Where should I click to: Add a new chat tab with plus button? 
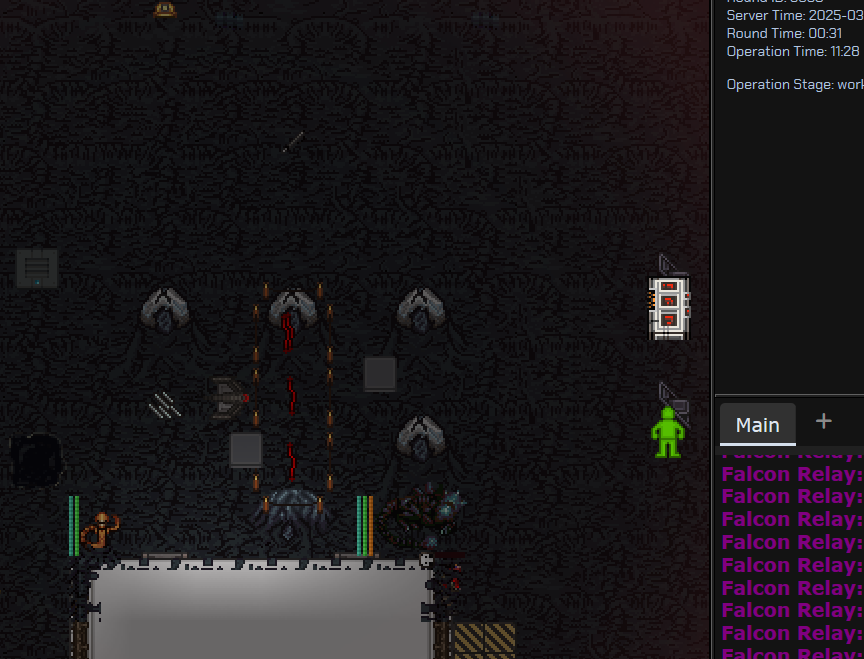point(824,421)
